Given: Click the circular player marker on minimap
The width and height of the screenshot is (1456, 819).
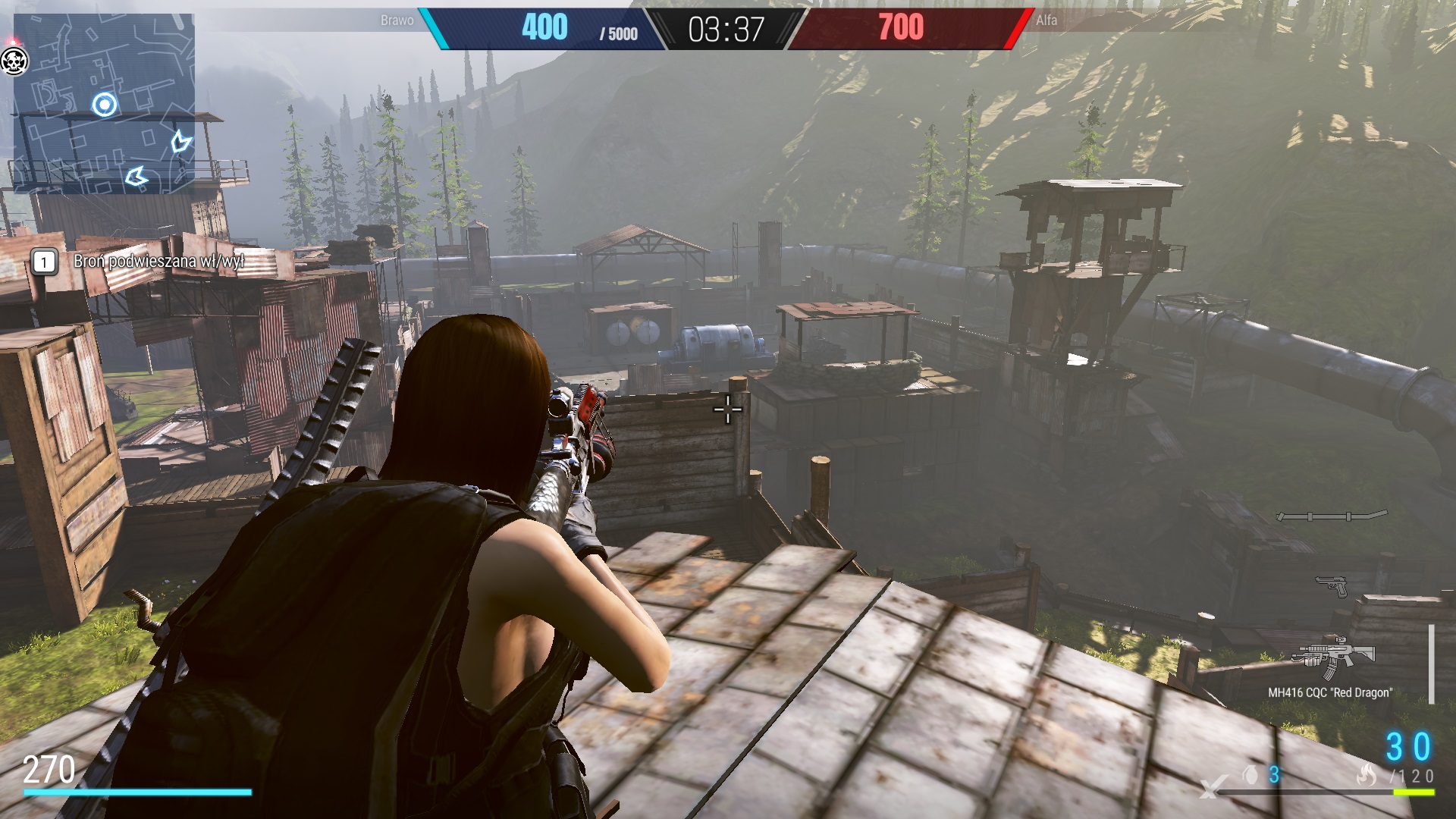Looking at the screenshot, I should point(105,105).
